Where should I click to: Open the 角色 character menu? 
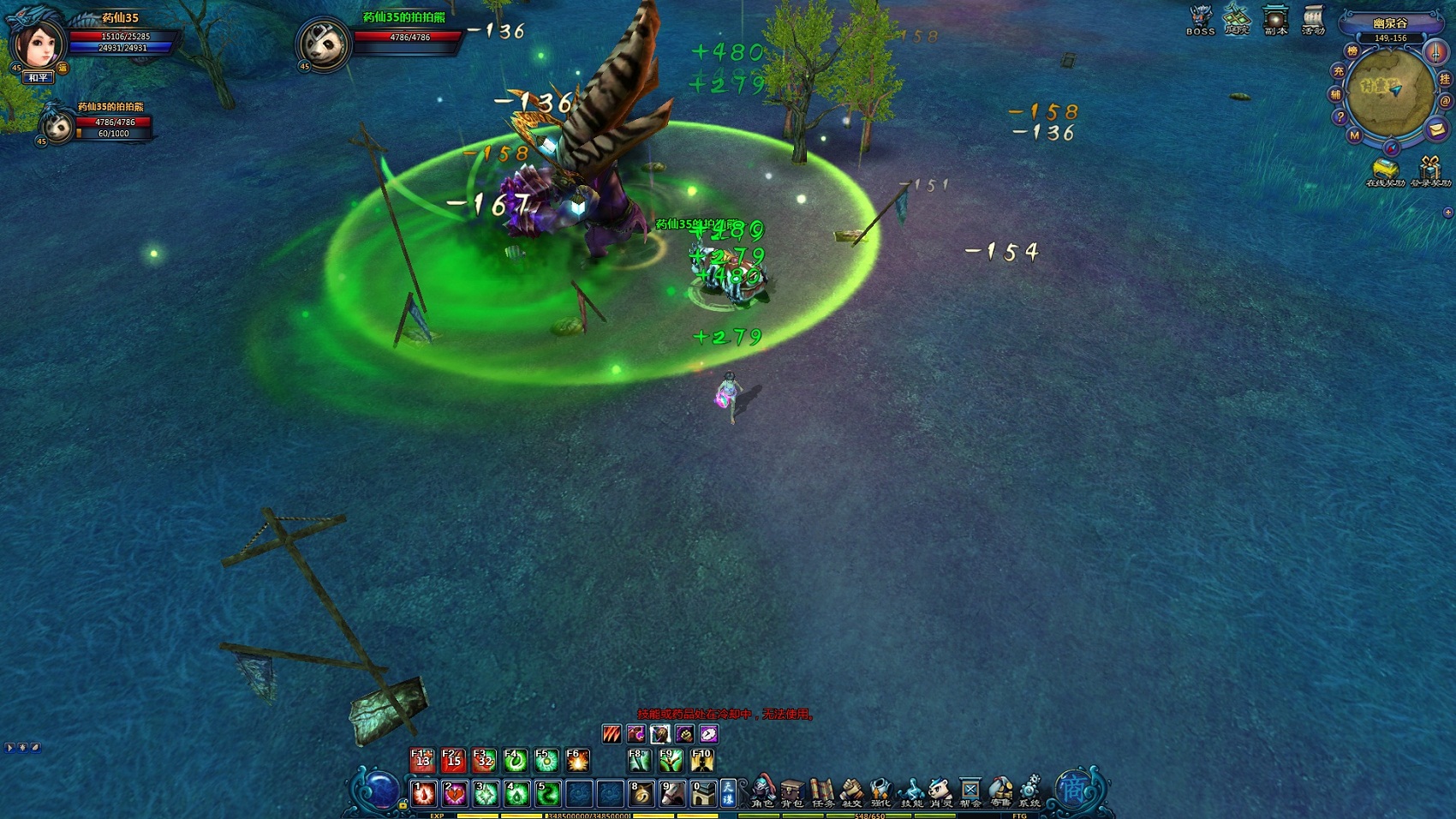[x=762, y=792]
